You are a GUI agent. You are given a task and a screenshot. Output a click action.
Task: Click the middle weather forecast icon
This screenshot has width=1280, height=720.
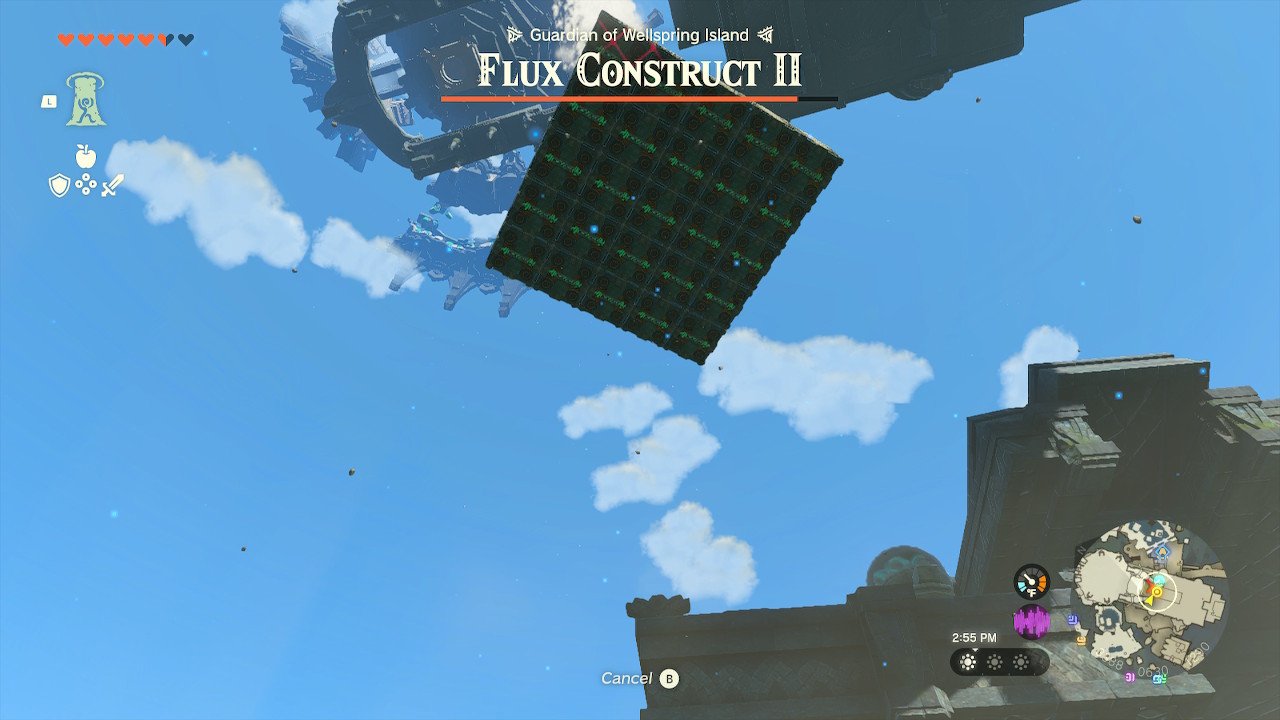(994, 661)
